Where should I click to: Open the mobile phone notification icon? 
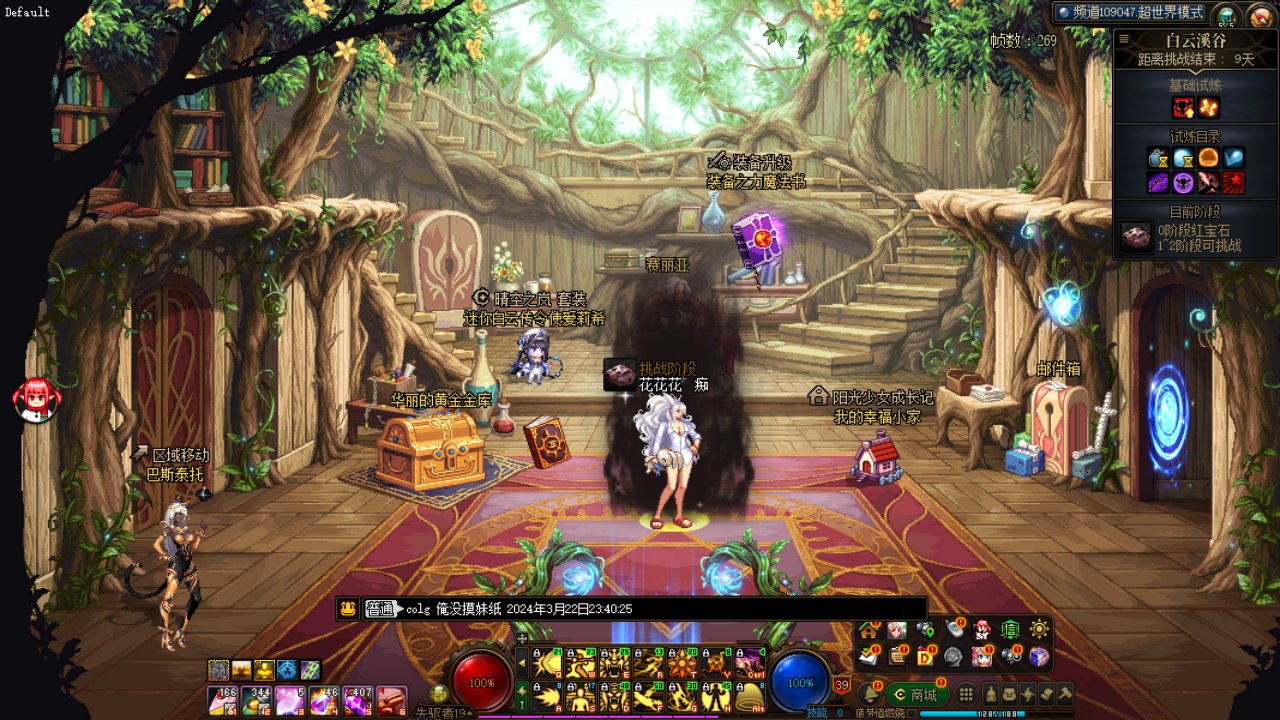click(954, 630)
